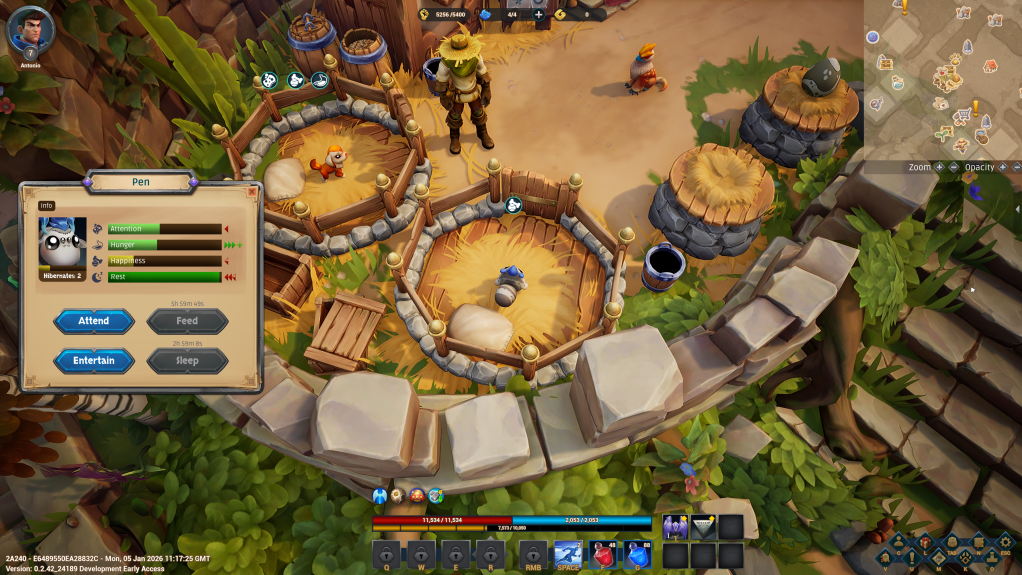Screen dimensions: 1022x575
Task: Increase minimap opacity with the plus button
Action: click(1002, 167)
